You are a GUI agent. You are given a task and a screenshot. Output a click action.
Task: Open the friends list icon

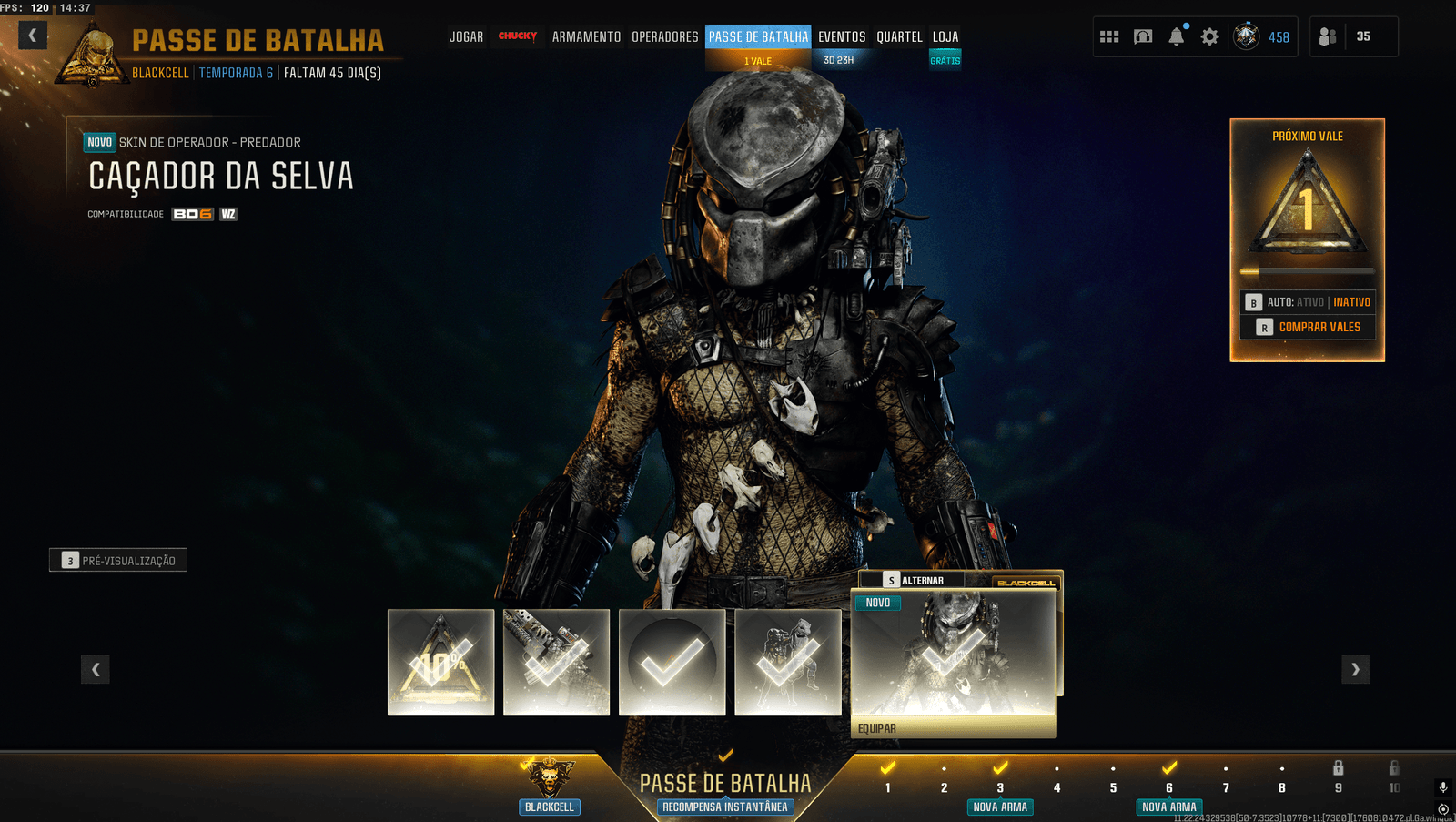tap(1328, 36)
